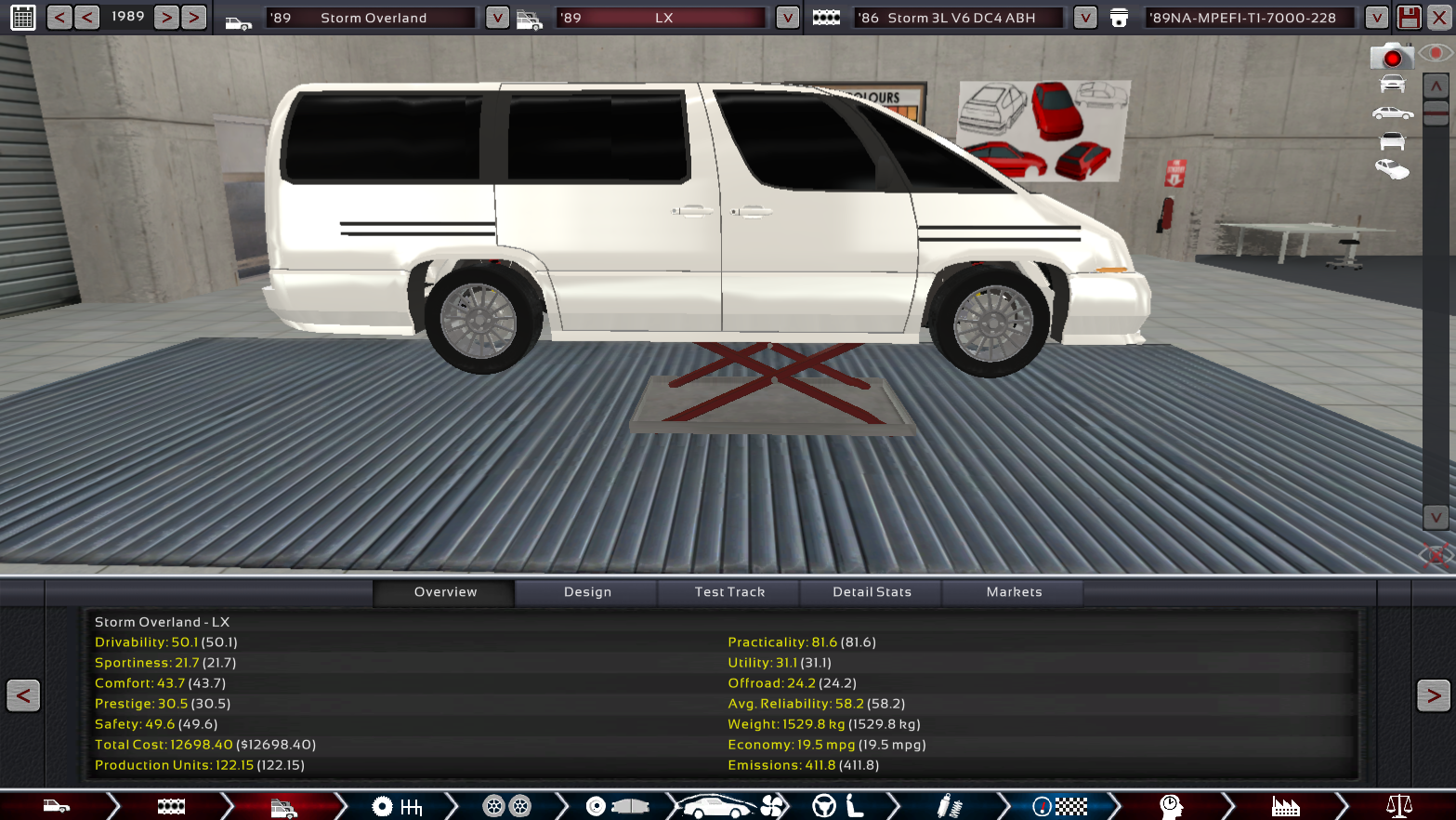
Task: Go to the previous page with the left arrow
Action: [x=23, y=695]
